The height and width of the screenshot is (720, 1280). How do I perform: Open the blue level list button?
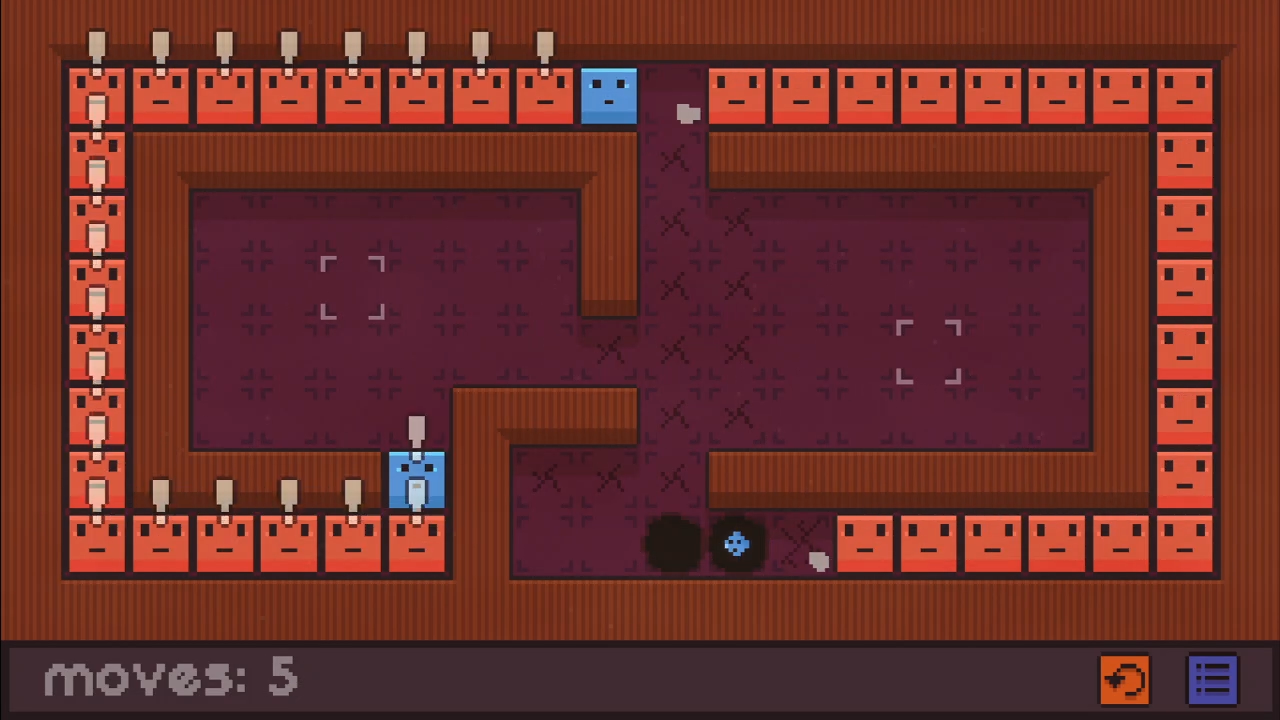pyautogui.click(x=1213, y=678)
